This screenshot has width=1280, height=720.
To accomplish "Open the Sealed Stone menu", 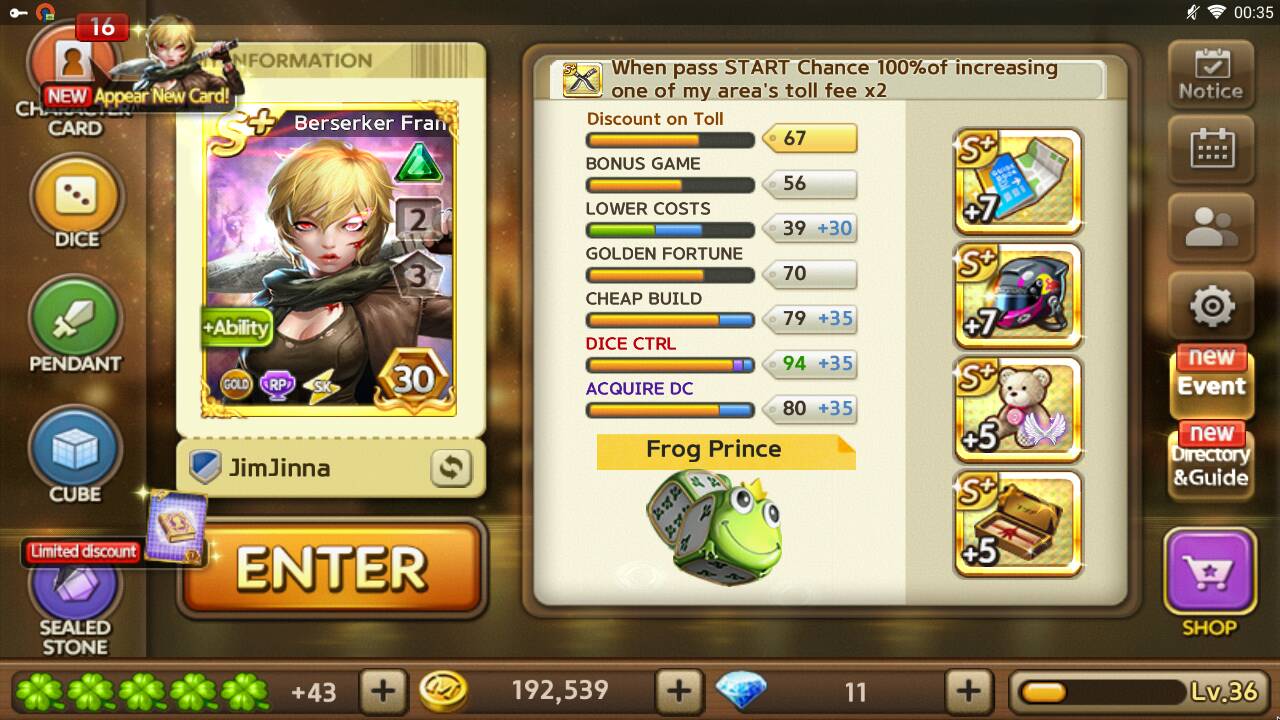I will [75, 600].
